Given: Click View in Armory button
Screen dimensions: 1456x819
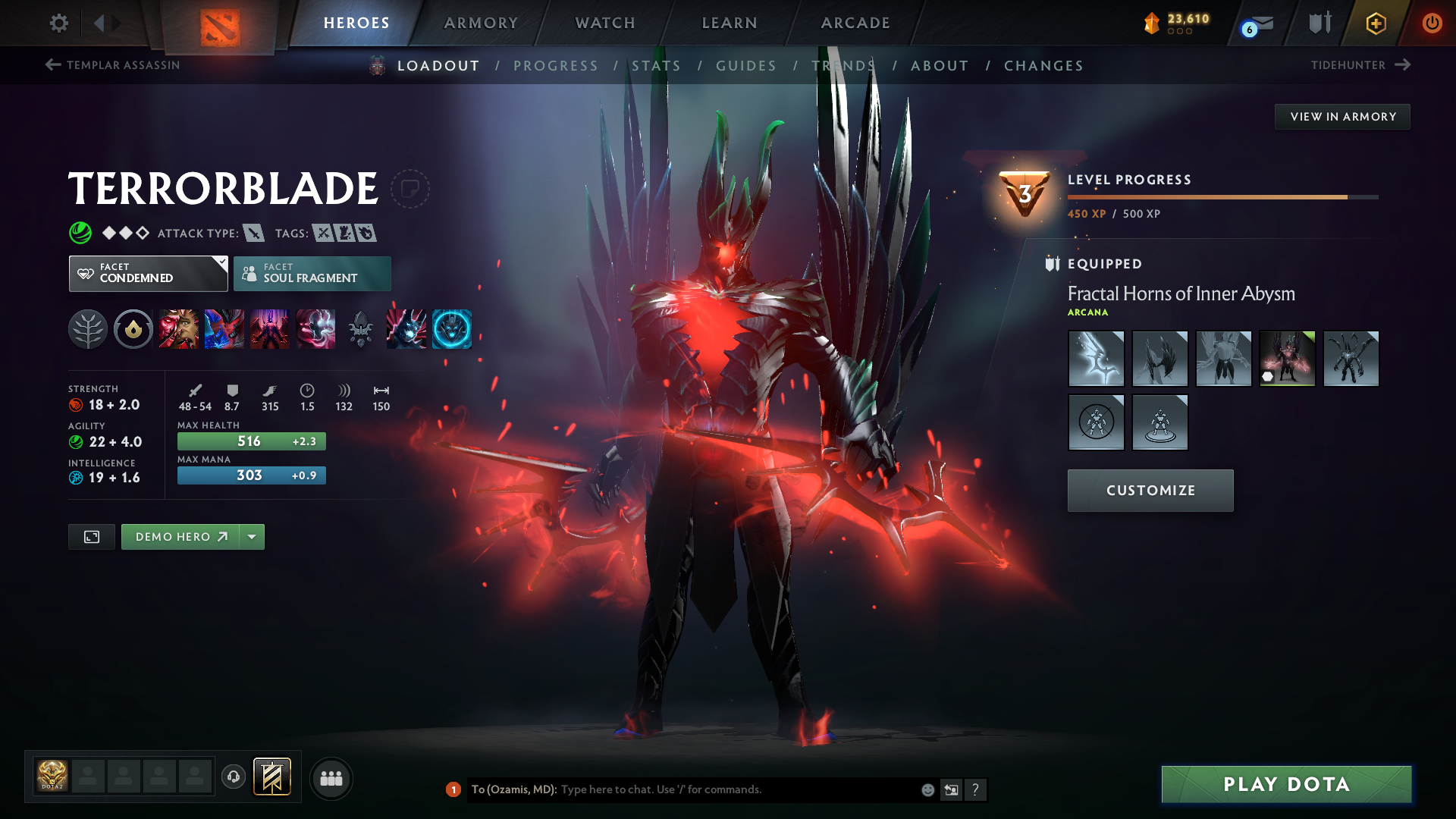Looking at the screenshot, I should coord(1342,117).
